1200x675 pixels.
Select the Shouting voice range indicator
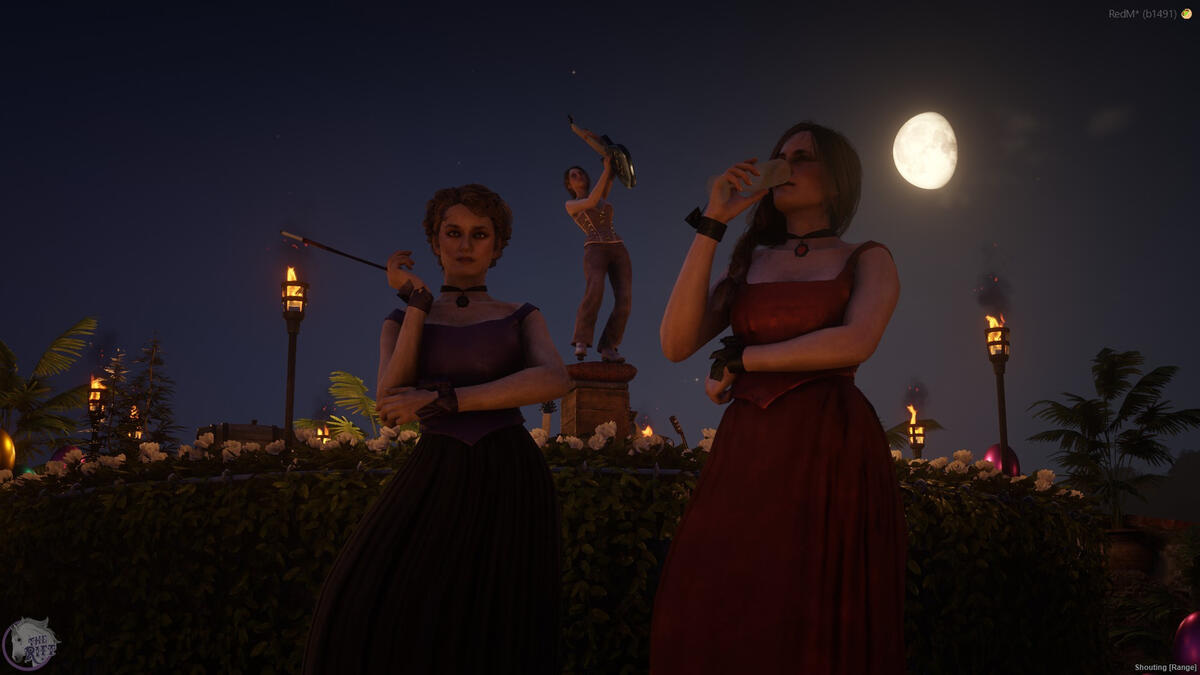[1165, 667]
